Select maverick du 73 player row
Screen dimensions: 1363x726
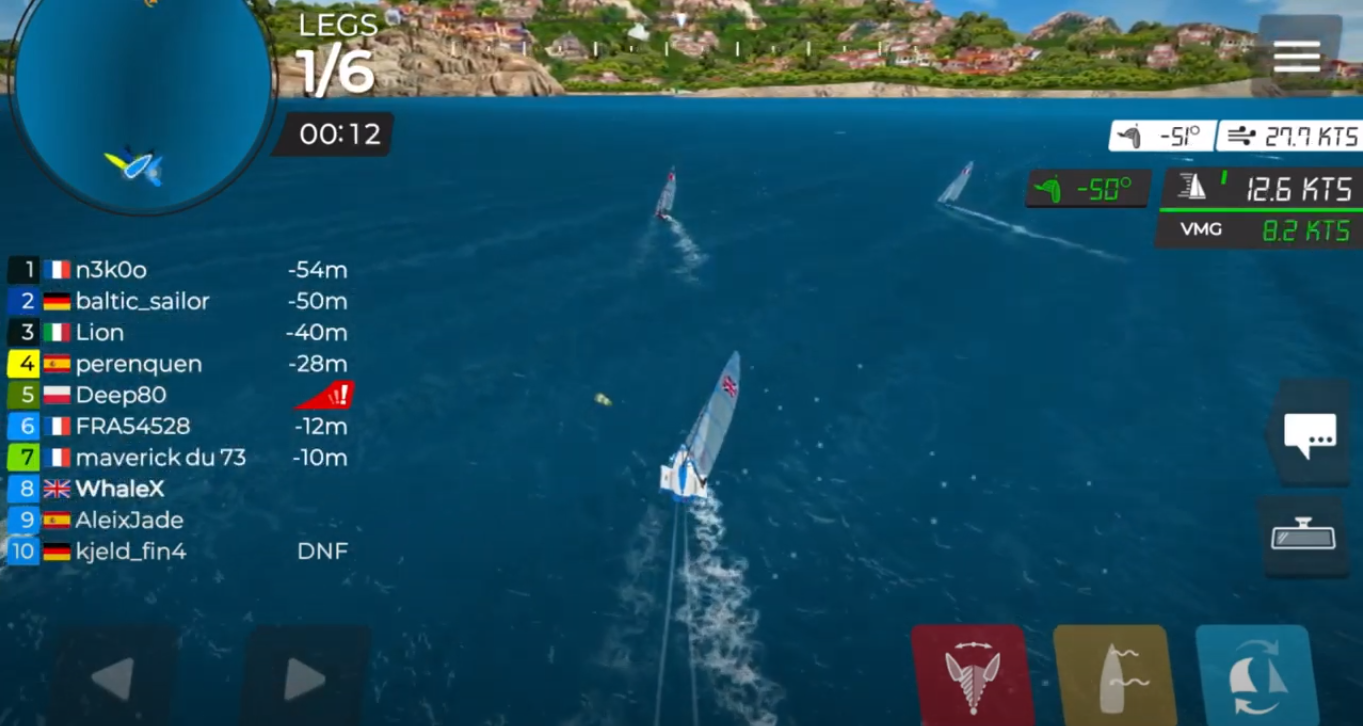(x=160, y=458)
